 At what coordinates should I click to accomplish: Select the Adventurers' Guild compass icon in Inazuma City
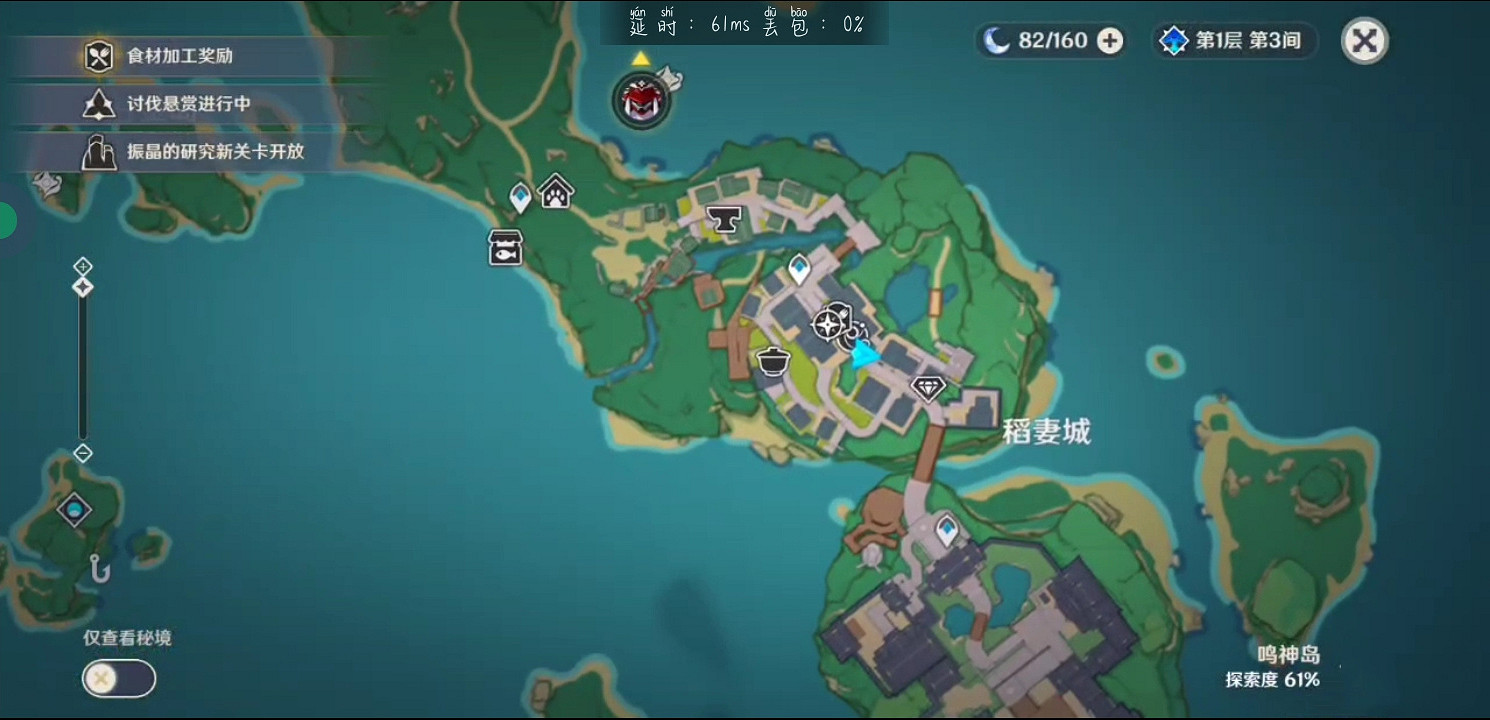pyautogui.click(x=826, y=323)
